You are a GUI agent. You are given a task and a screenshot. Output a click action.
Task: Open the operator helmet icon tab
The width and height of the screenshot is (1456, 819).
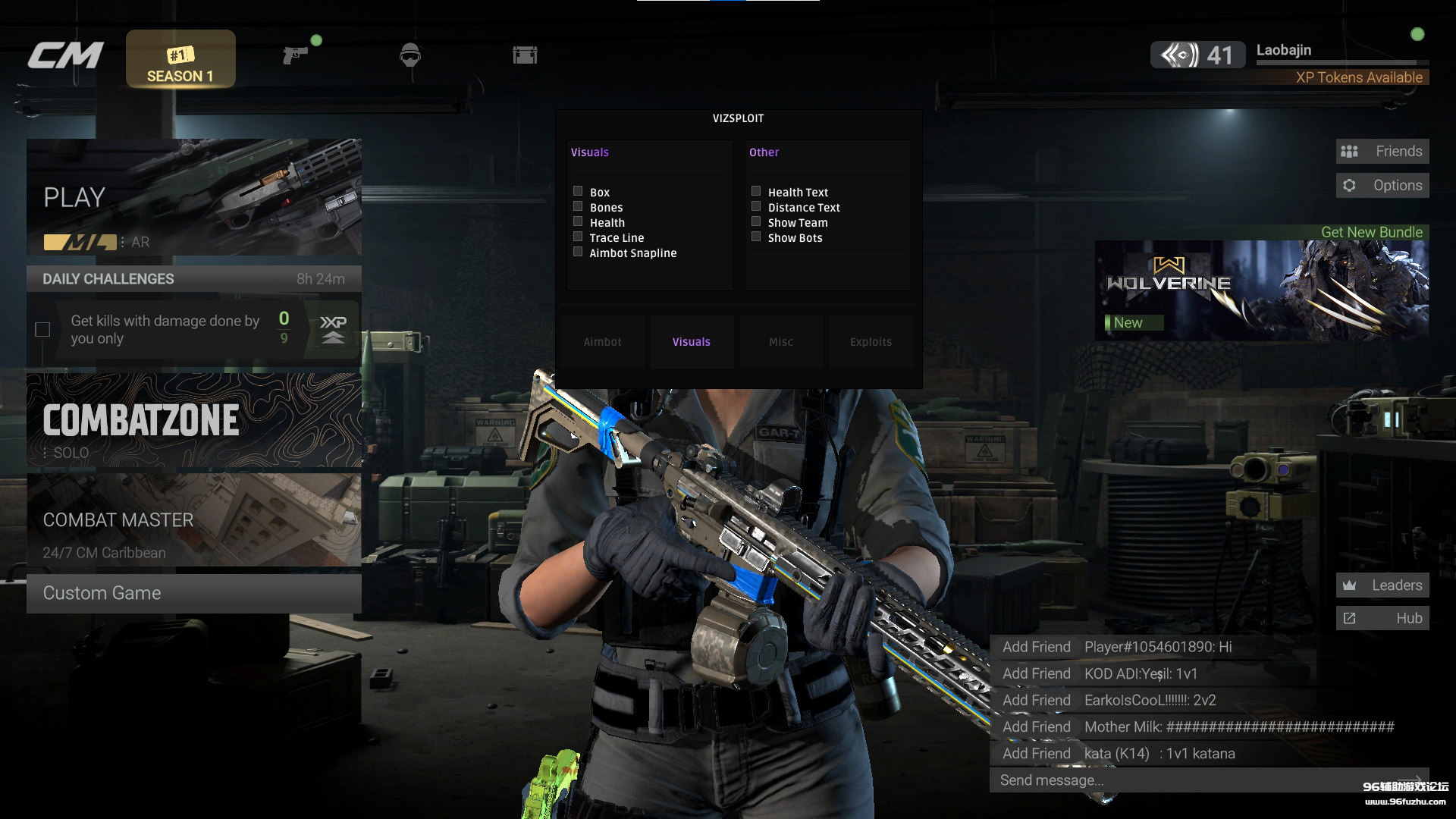pos(409,55)
